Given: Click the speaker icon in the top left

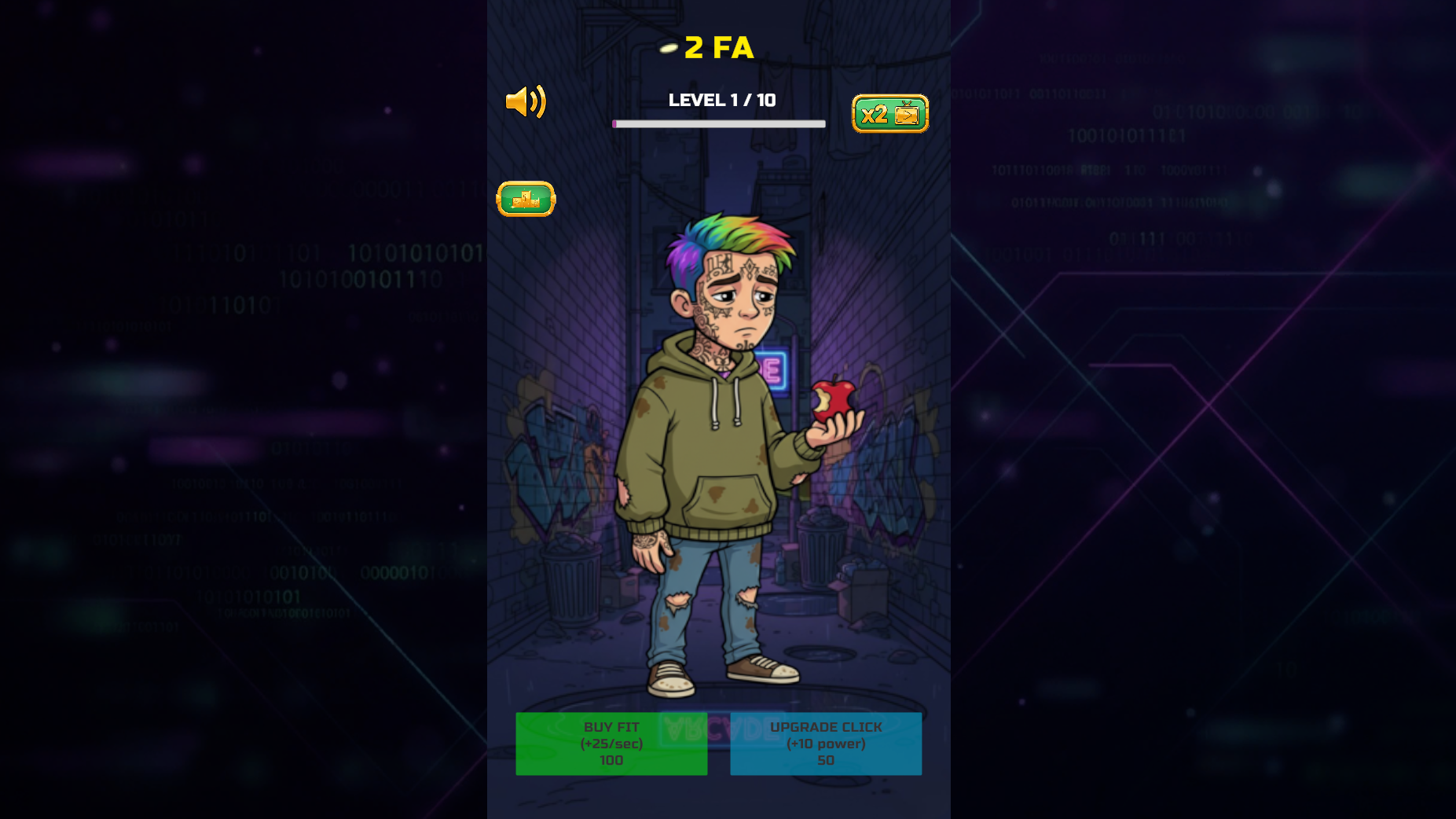Looking at the screenshot, I should point(526,101).
